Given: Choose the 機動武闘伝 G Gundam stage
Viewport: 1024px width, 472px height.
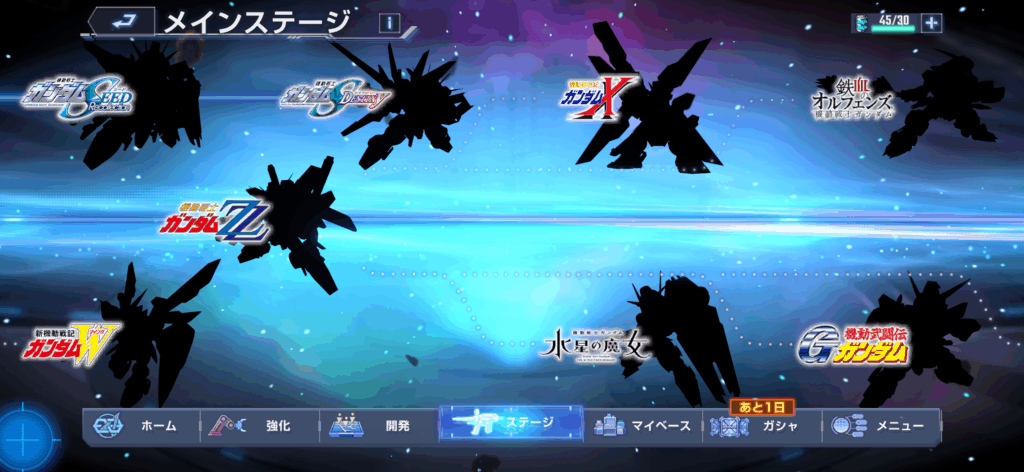Looking at the screenshot, I should coord(853,345).
